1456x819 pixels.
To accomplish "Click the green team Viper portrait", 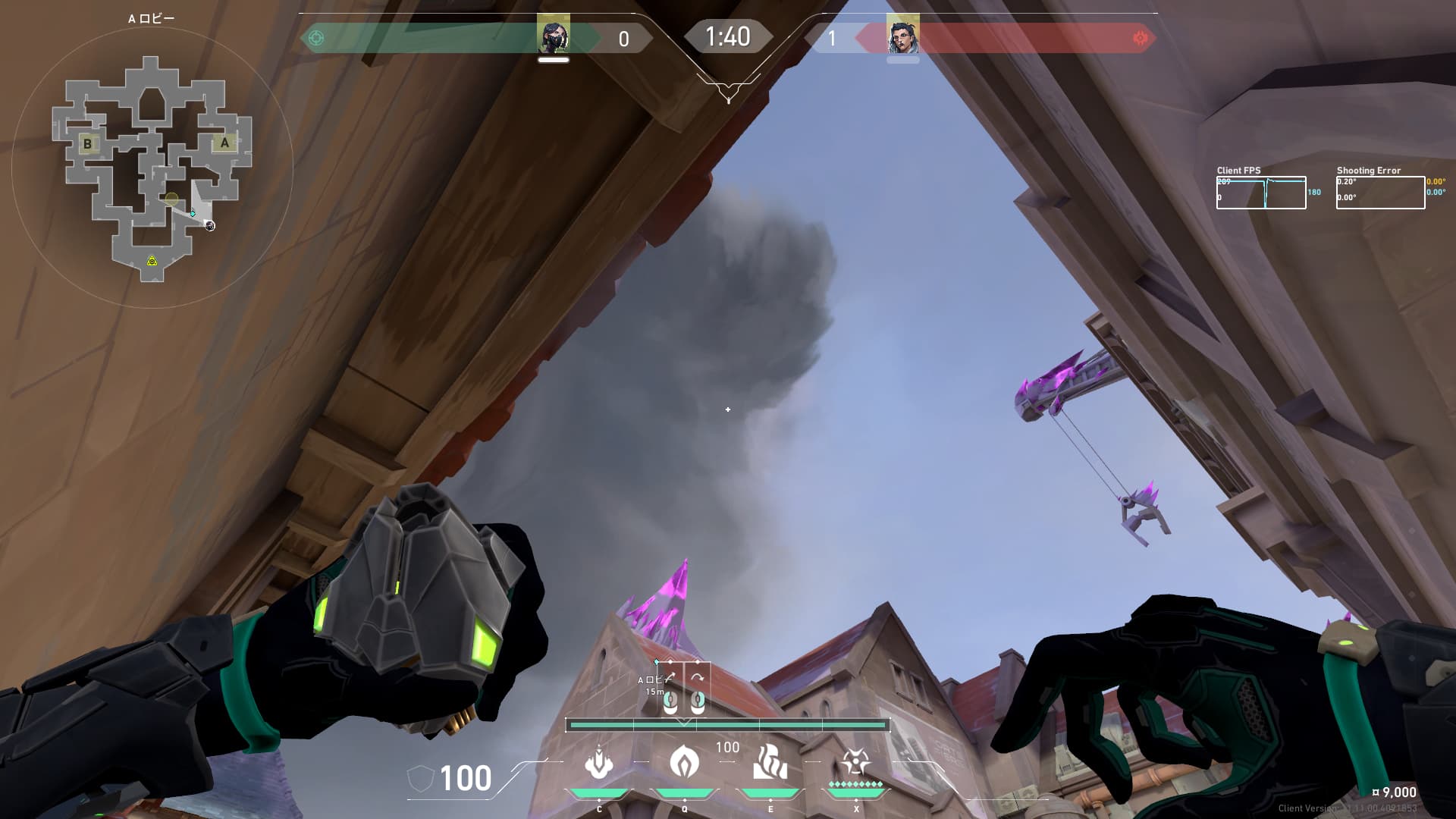I will [554, 36].
